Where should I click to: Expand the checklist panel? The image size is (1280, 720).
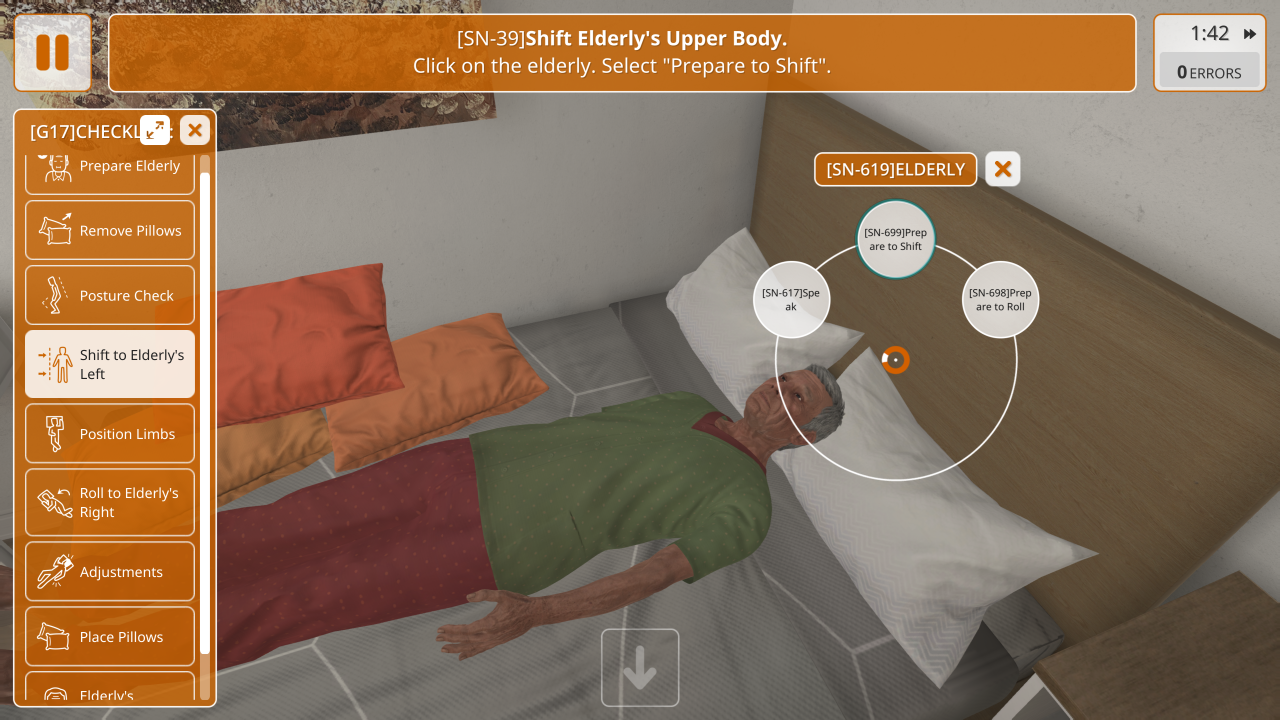point(155,129)
